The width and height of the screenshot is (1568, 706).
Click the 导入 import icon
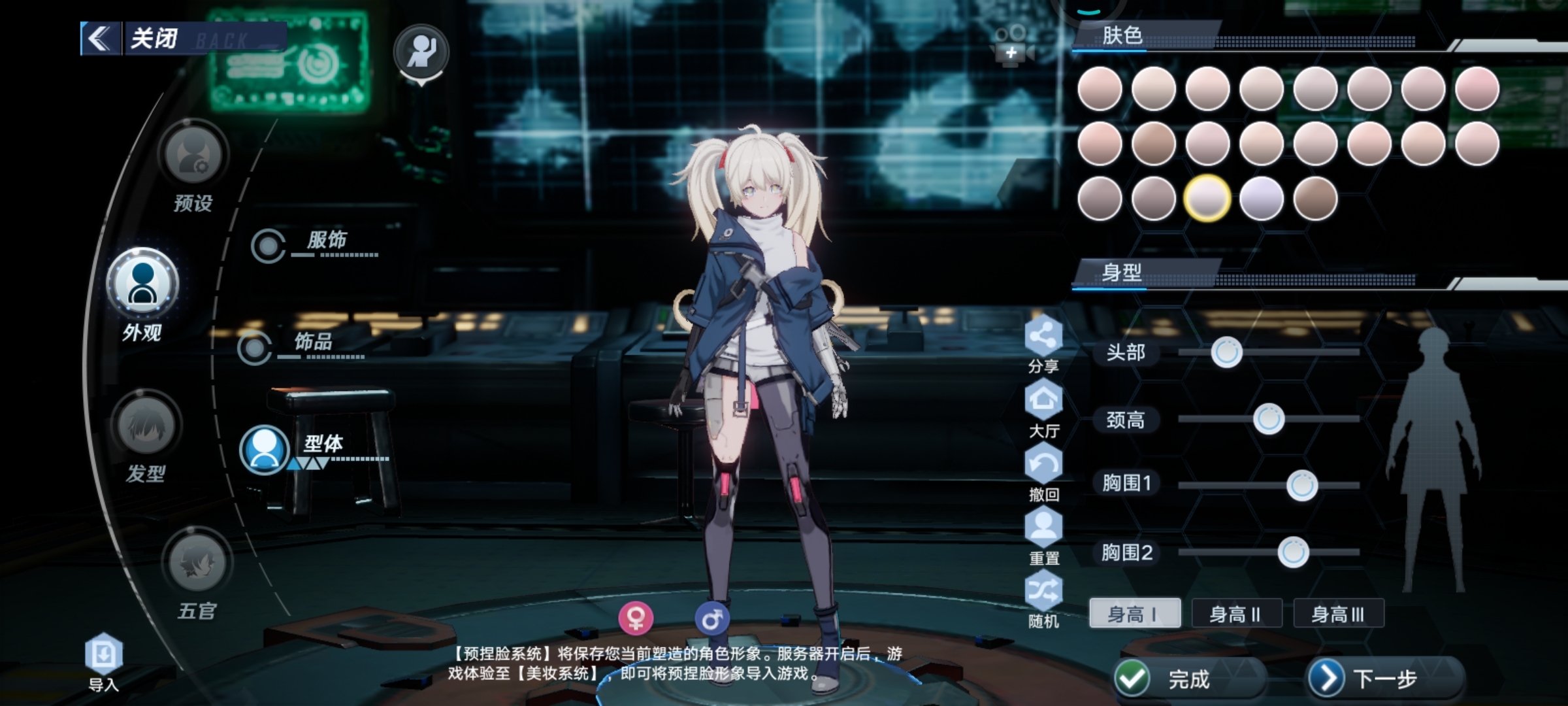[x=104, y=654]
